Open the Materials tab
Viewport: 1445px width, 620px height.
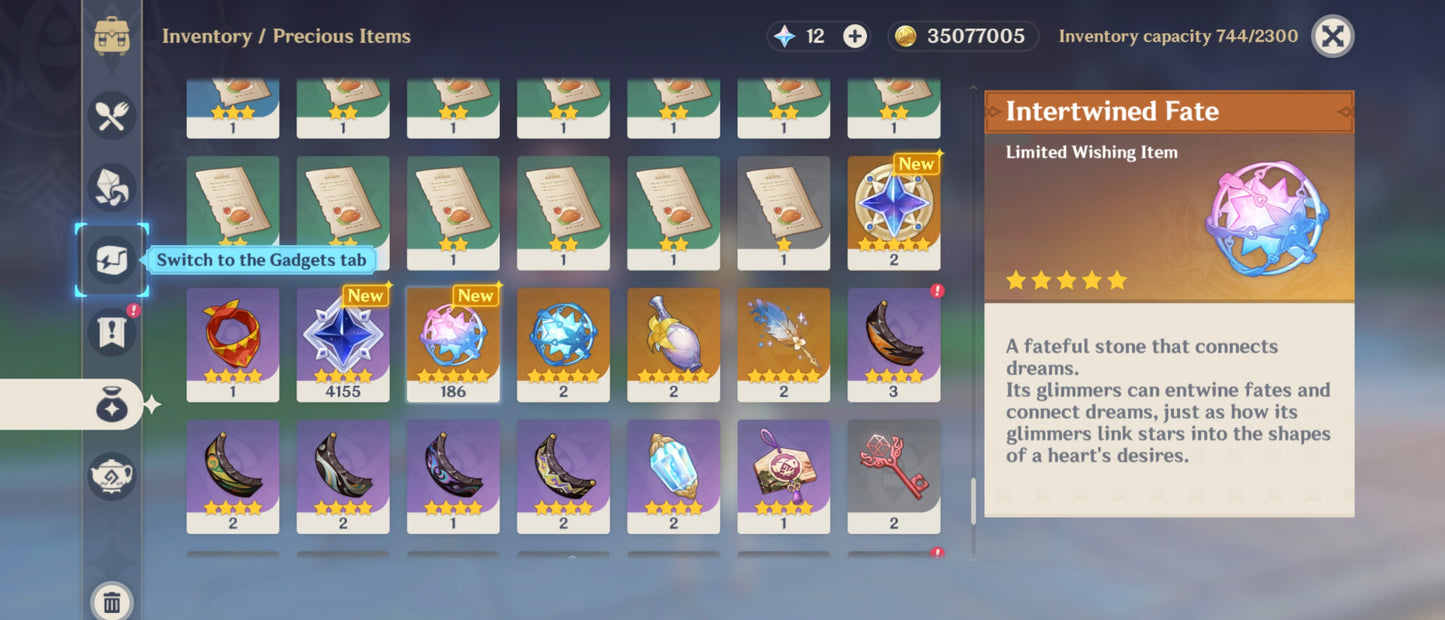click(111, 188)
